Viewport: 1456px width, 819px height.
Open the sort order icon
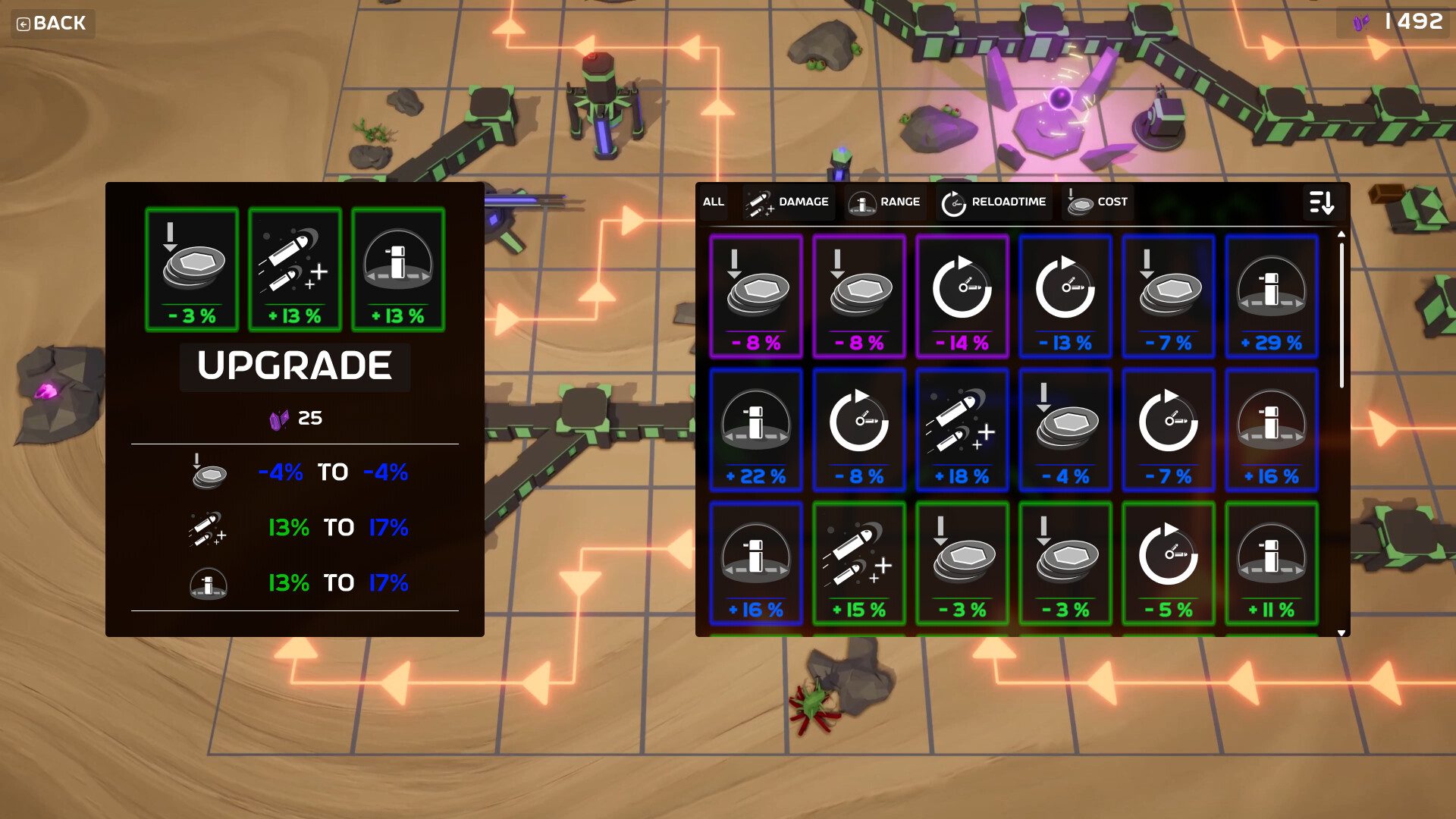(x=1323, y=202)
